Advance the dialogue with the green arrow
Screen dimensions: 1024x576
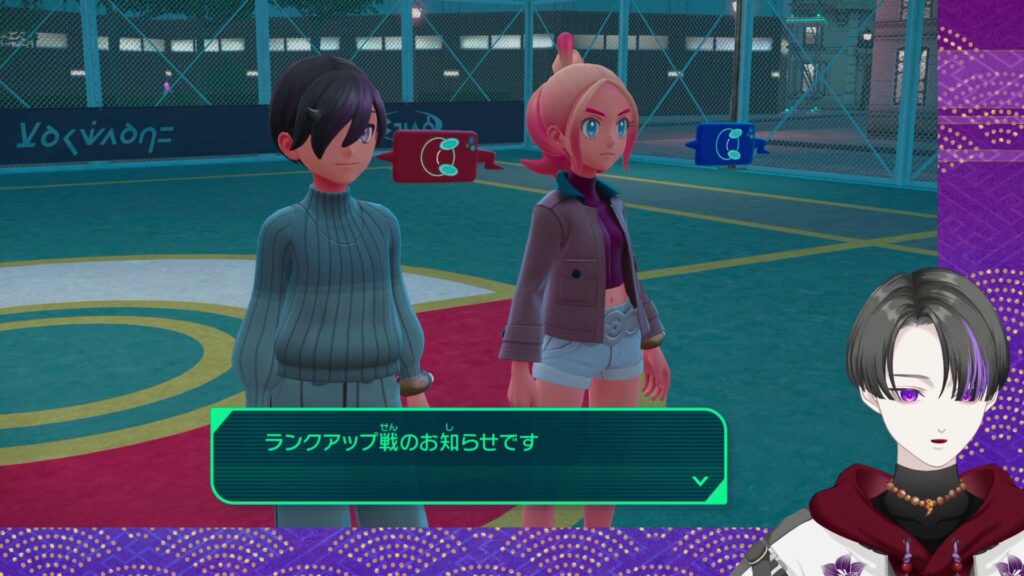700,481
